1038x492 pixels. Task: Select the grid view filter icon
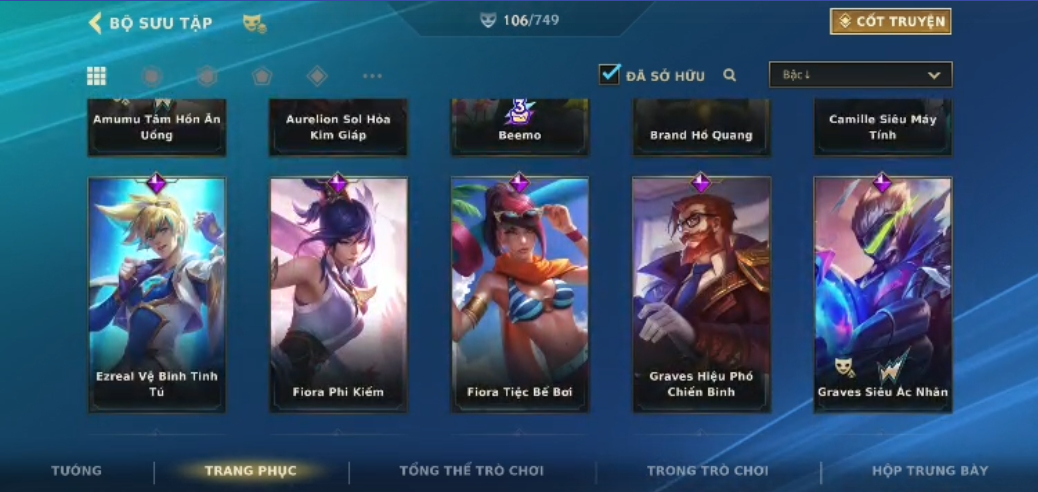[97, 76]
